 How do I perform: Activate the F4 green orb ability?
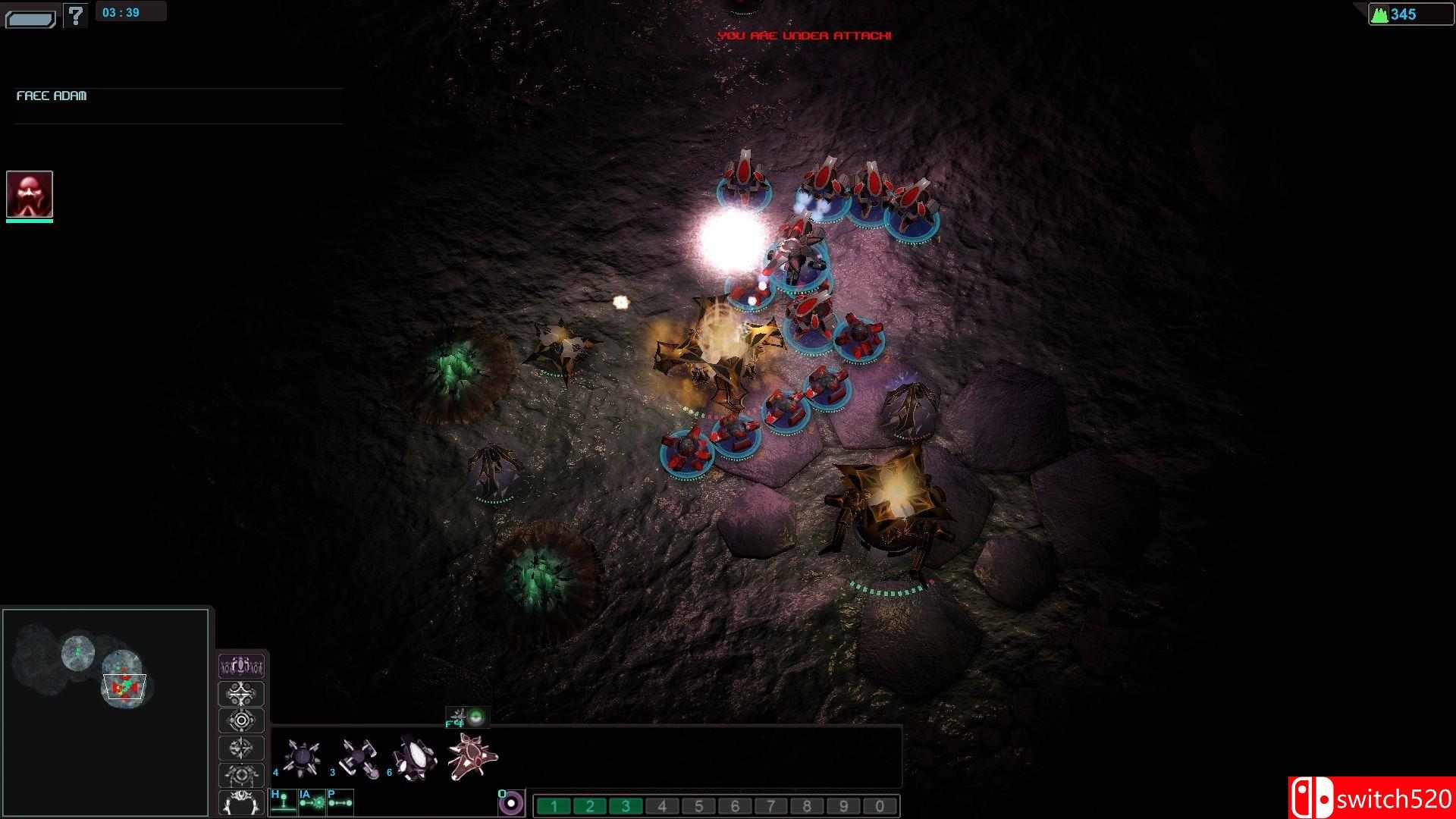tap(475, 716)
